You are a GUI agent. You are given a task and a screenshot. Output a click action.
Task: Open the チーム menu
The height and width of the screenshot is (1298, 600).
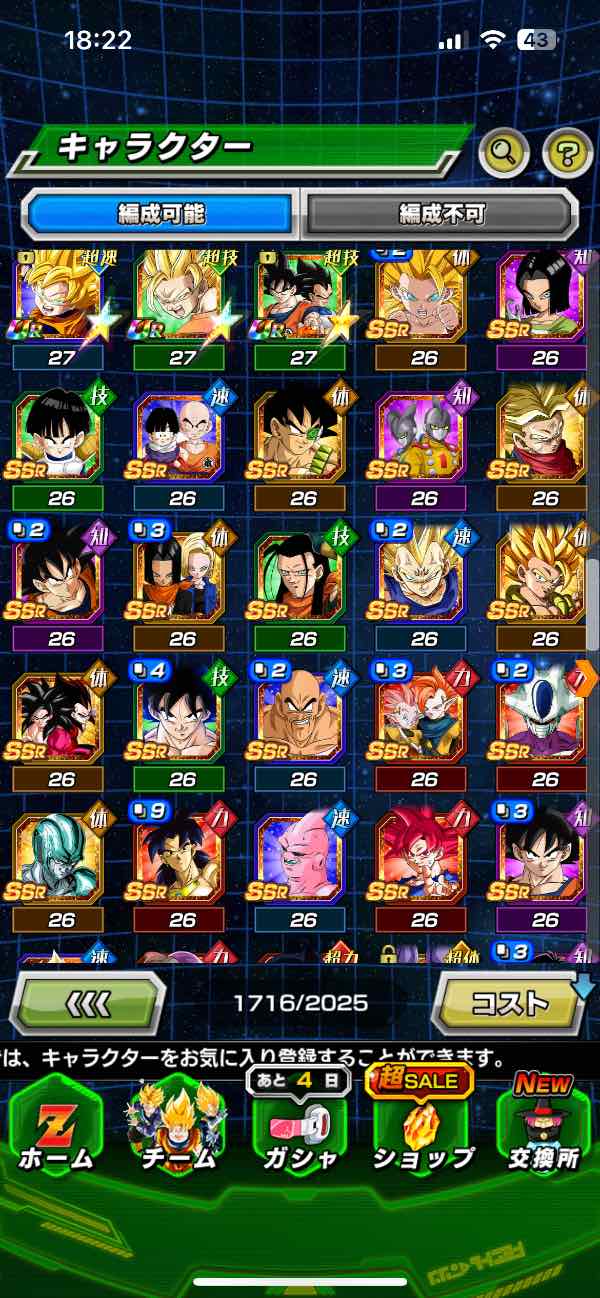[x=178, y=1125]
